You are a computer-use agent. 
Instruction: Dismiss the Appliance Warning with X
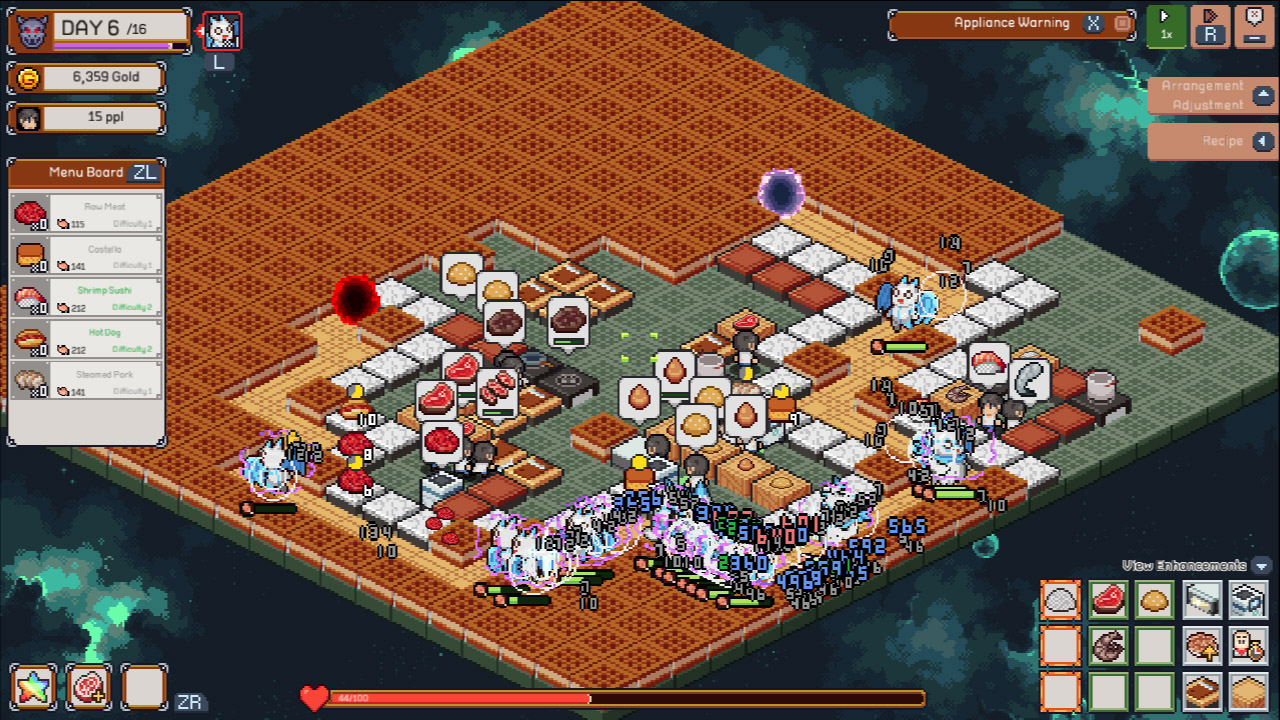[x=1092, y=23]
